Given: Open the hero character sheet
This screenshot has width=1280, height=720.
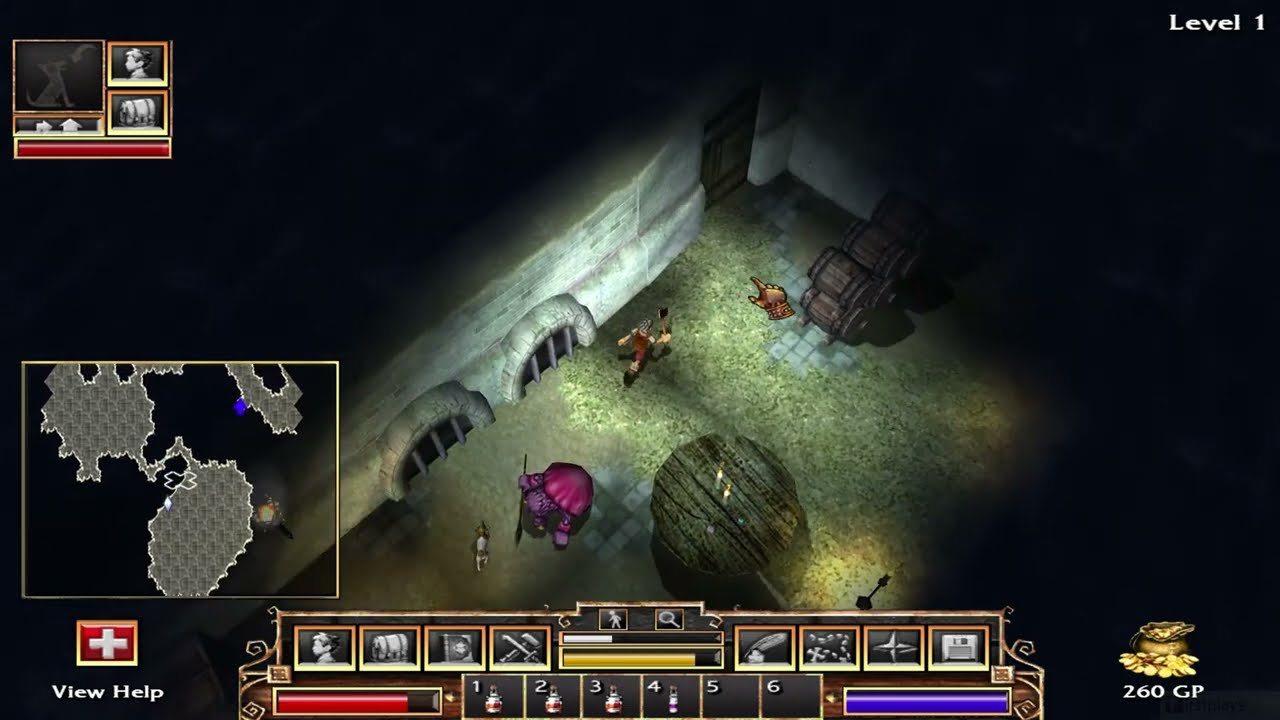Looking at the screenshot, I should (x=324, y=648).
